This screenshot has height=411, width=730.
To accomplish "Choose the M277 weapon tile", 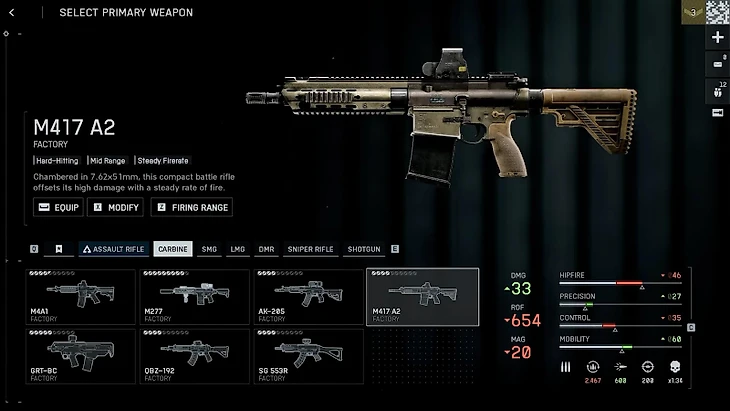I will (194, 296).
